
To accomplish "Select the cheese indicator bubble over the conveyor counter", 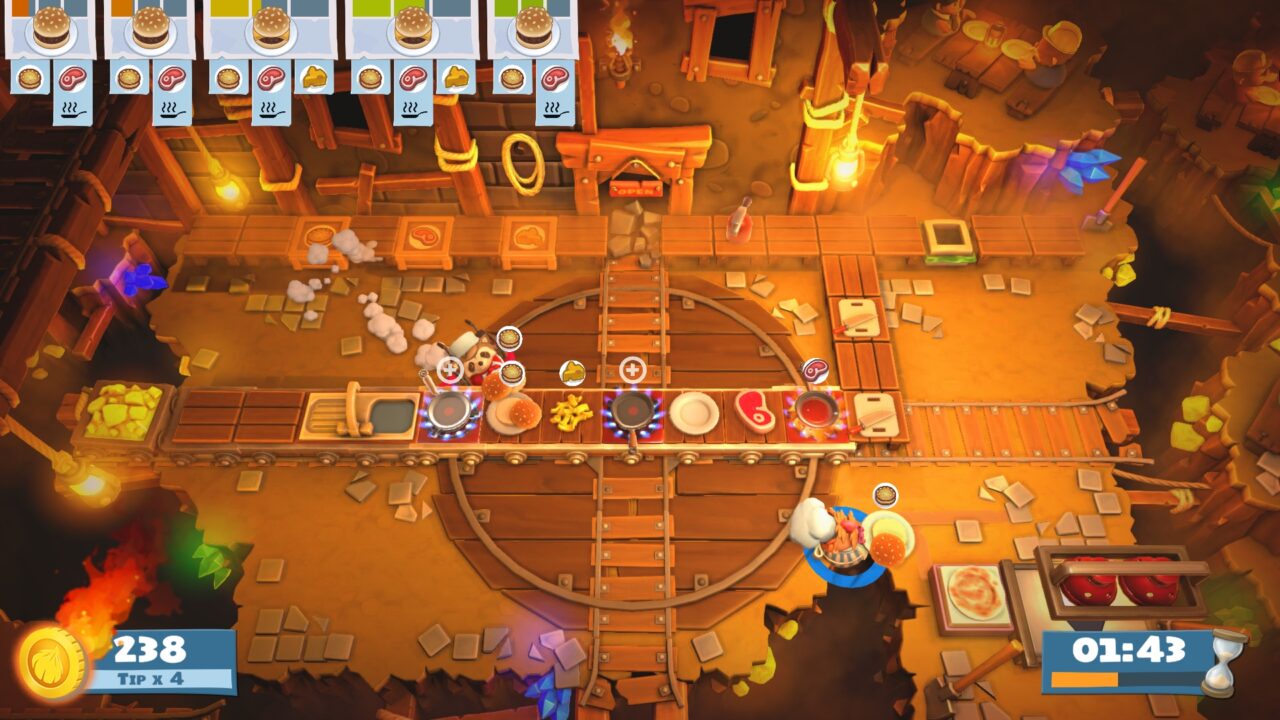I will point(572,370).
